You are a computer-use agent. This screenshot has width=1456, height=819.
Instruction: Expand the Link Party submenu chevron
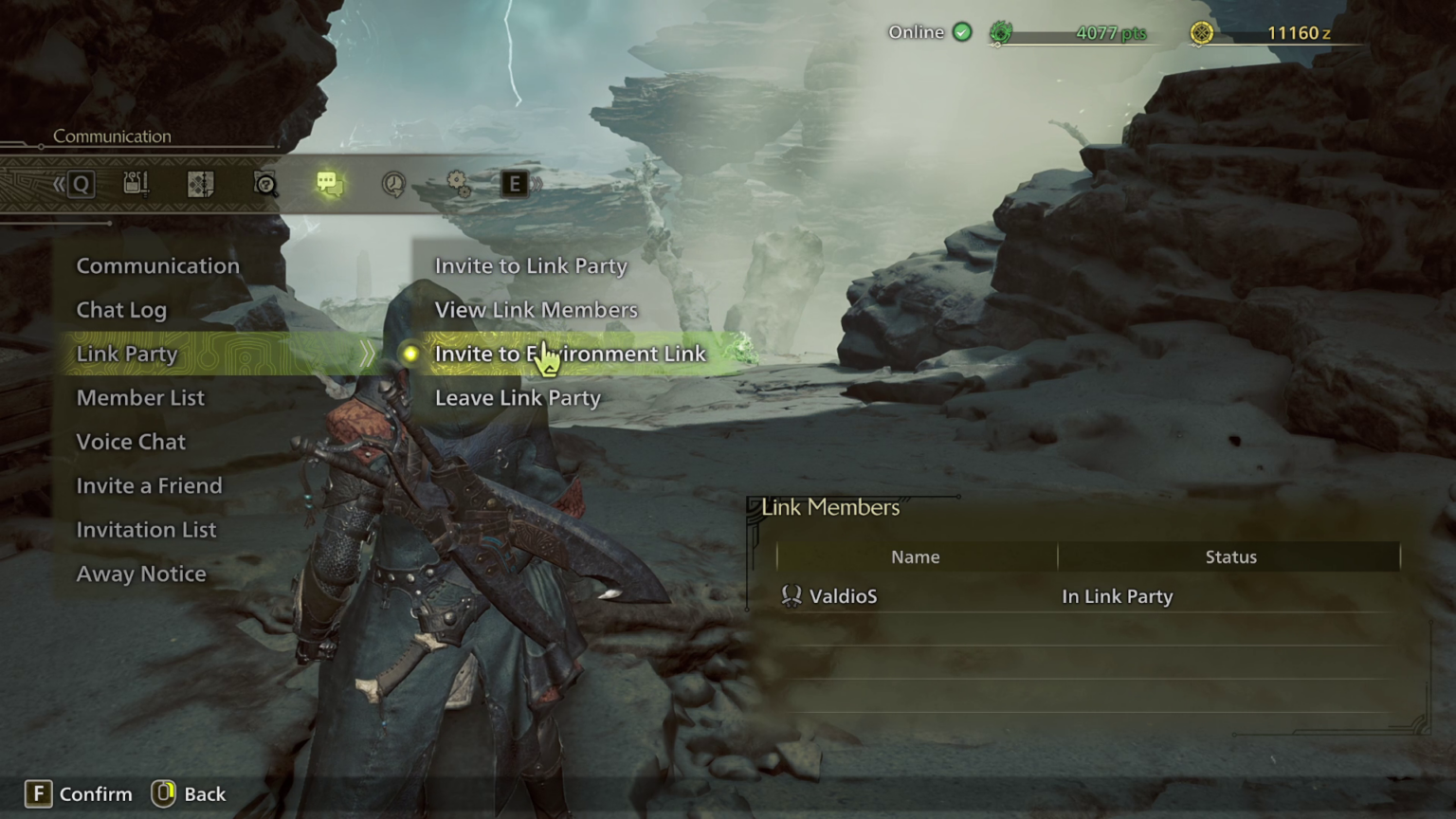coord(368,353)
